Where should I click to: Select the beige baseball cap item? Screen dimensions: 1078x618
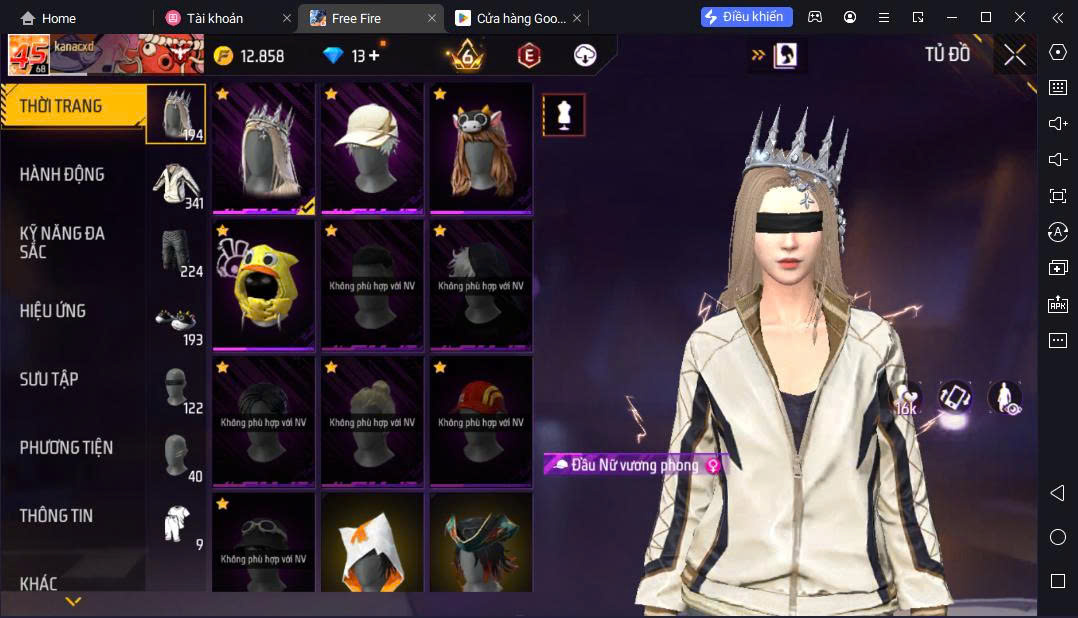point(372,148)
